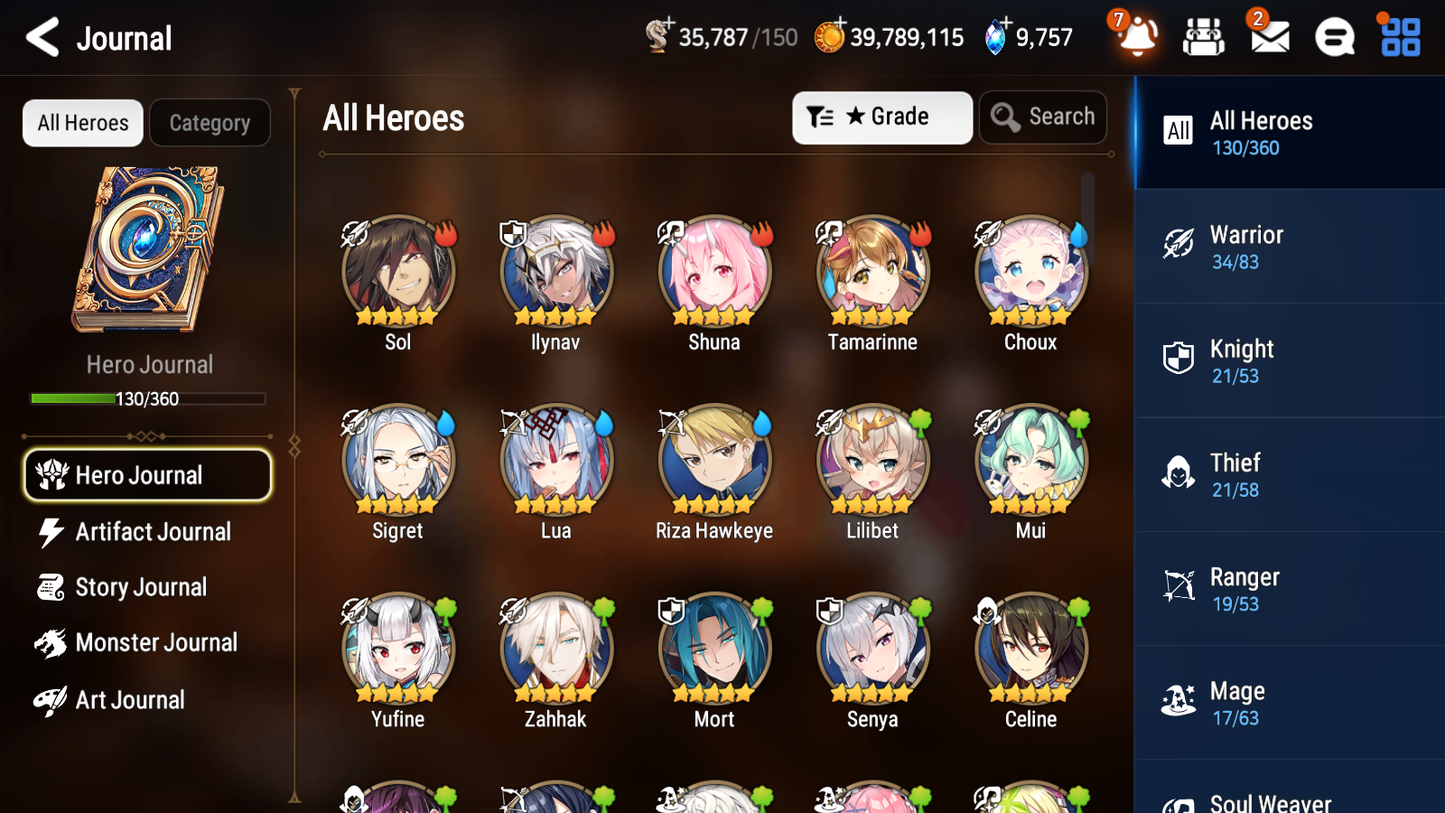The height and width of the screenshot is (813, 1445).
Task: Open the hero Search
Action: [x=1043, y=117]
